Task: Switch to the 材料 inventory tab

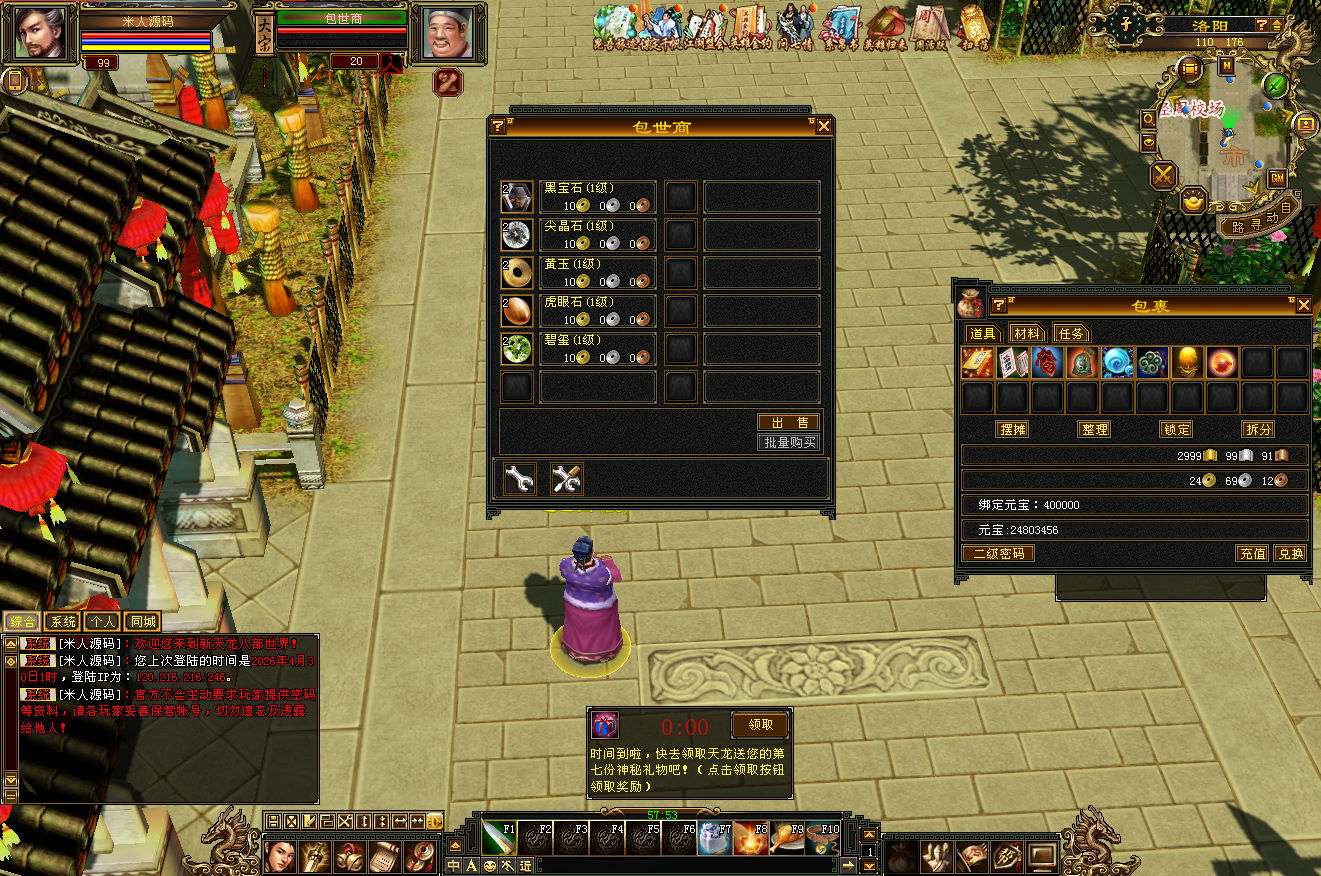Action: point(1026,333)
